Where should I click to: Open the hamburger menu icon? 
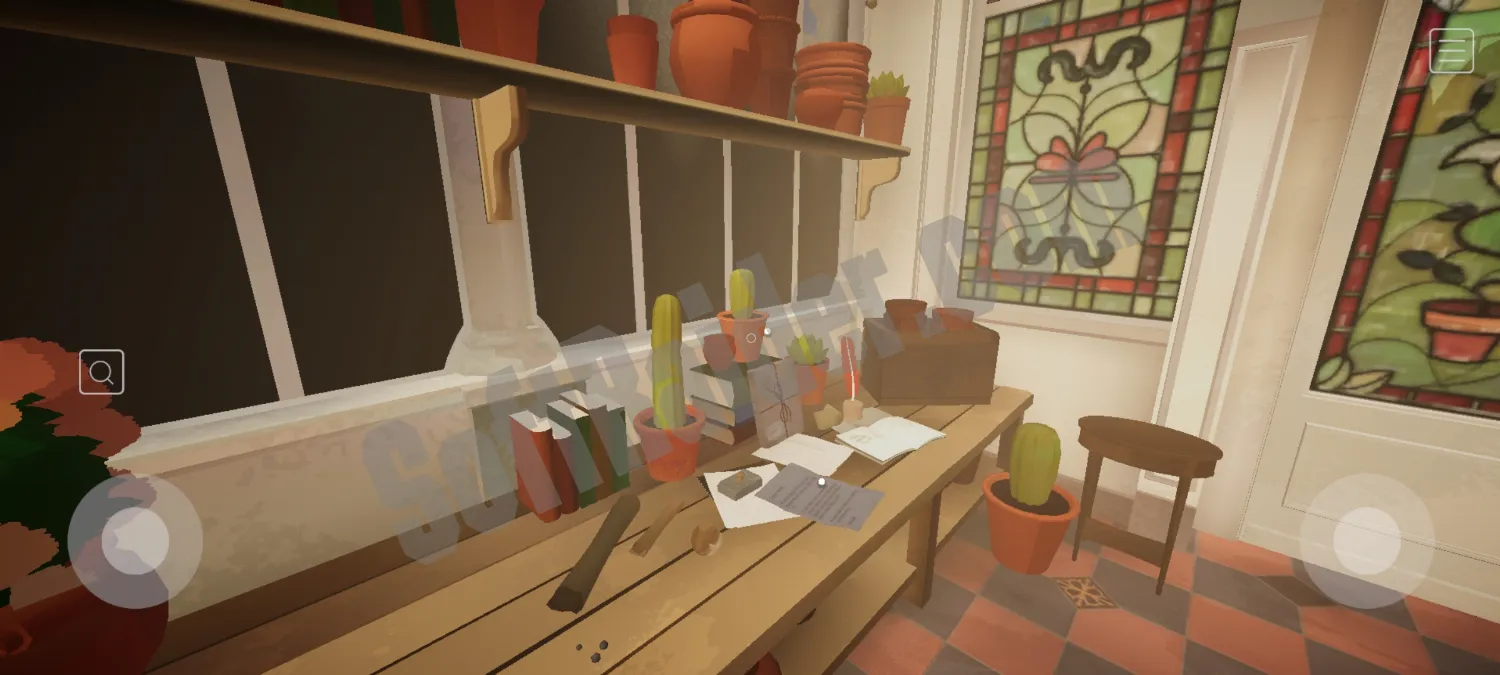tap(1451, 51)
